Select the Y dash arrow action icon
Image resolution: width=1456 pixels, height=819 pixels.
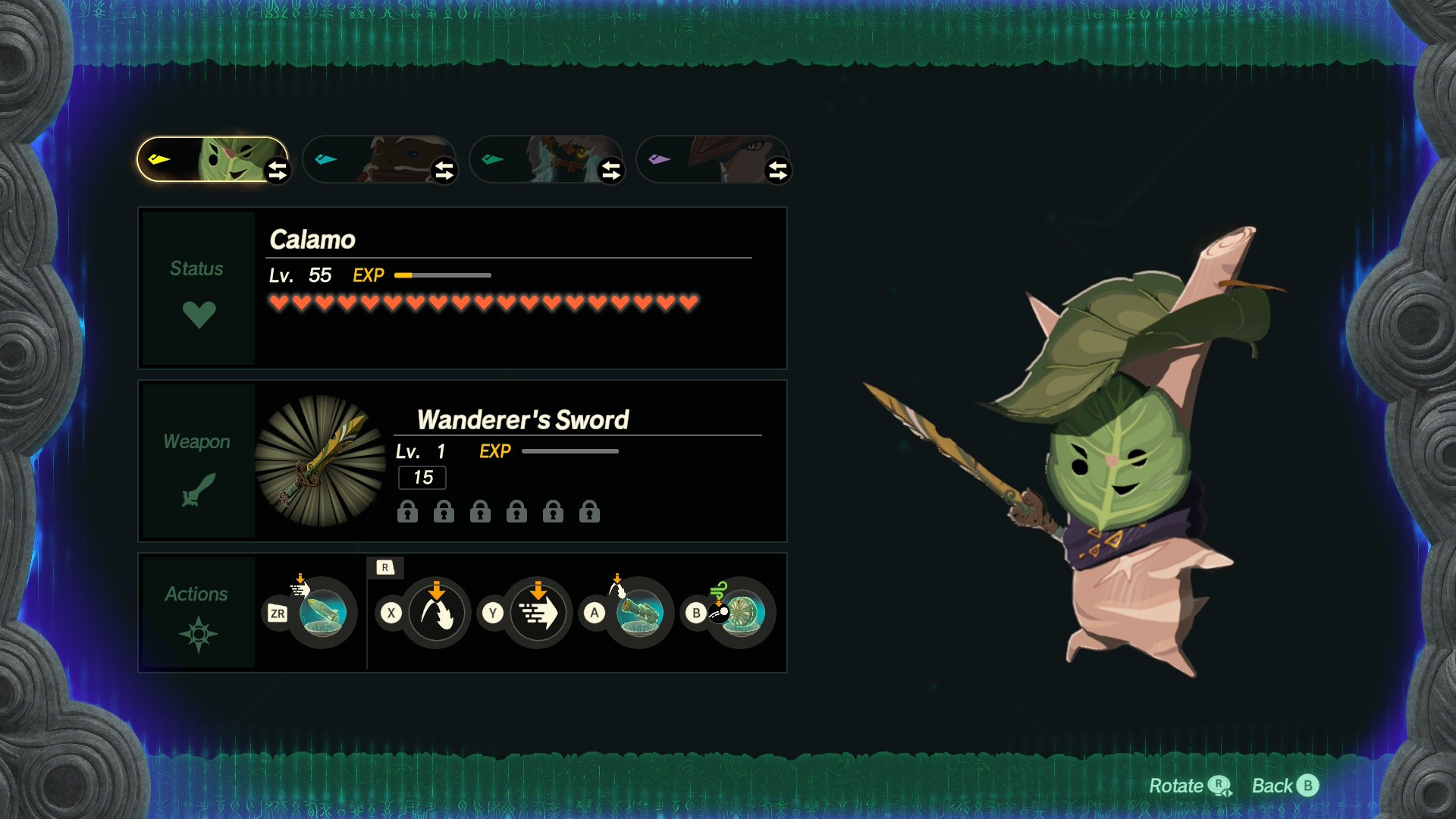(538, 613)
